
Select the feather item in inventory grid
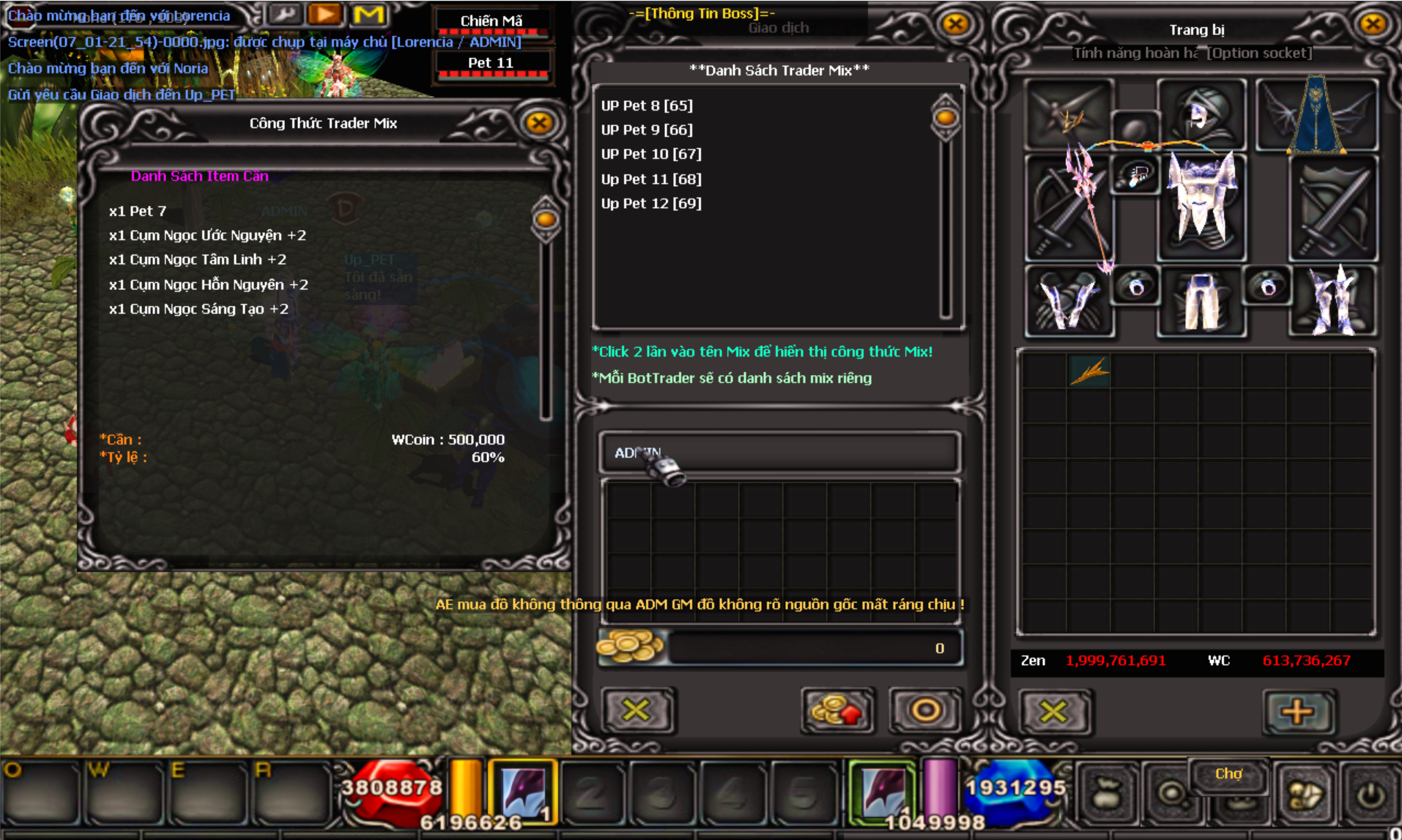1089,371
